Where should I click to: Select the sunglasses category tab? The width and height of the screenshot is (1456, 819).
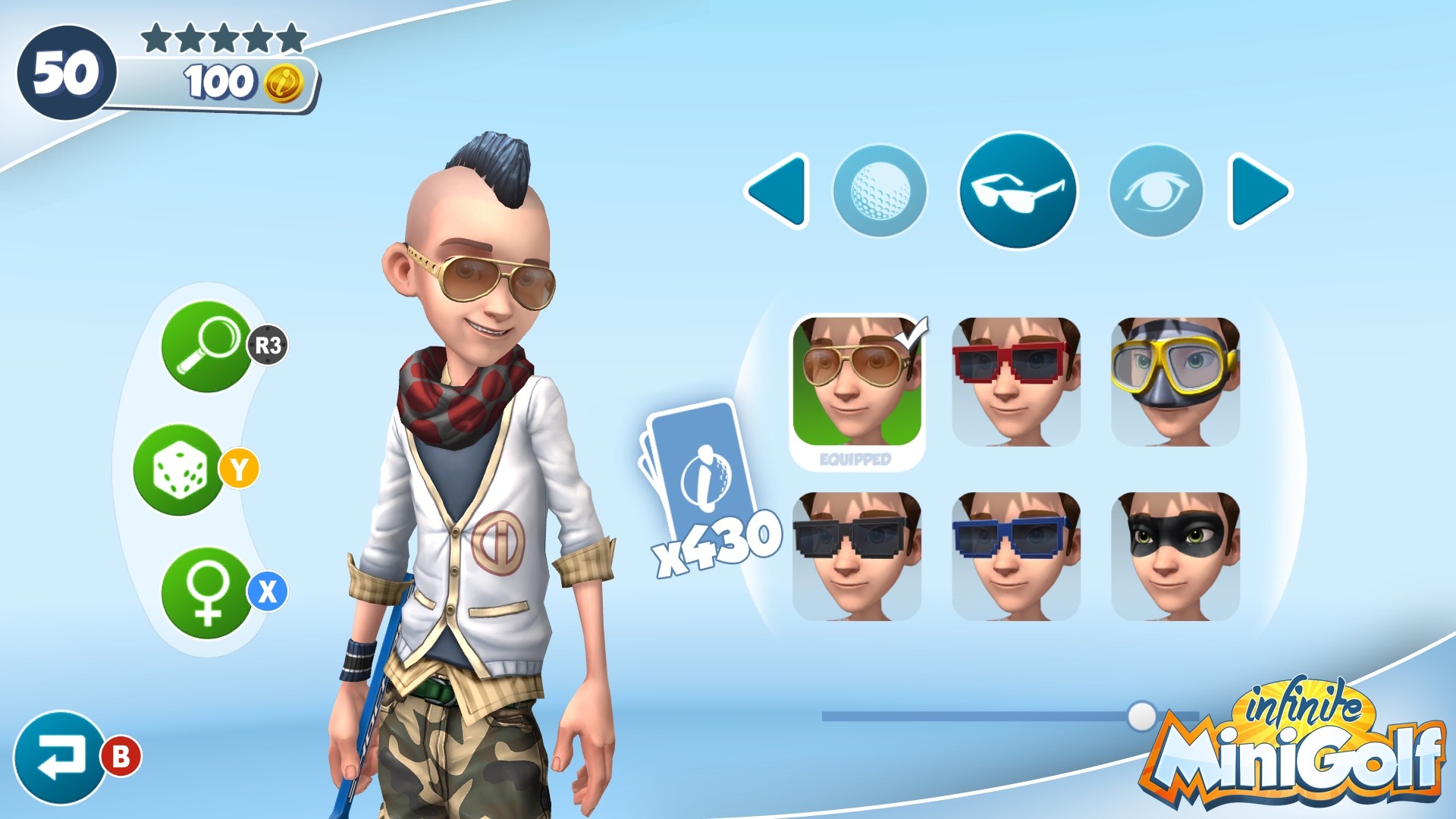pos(1018,190)
